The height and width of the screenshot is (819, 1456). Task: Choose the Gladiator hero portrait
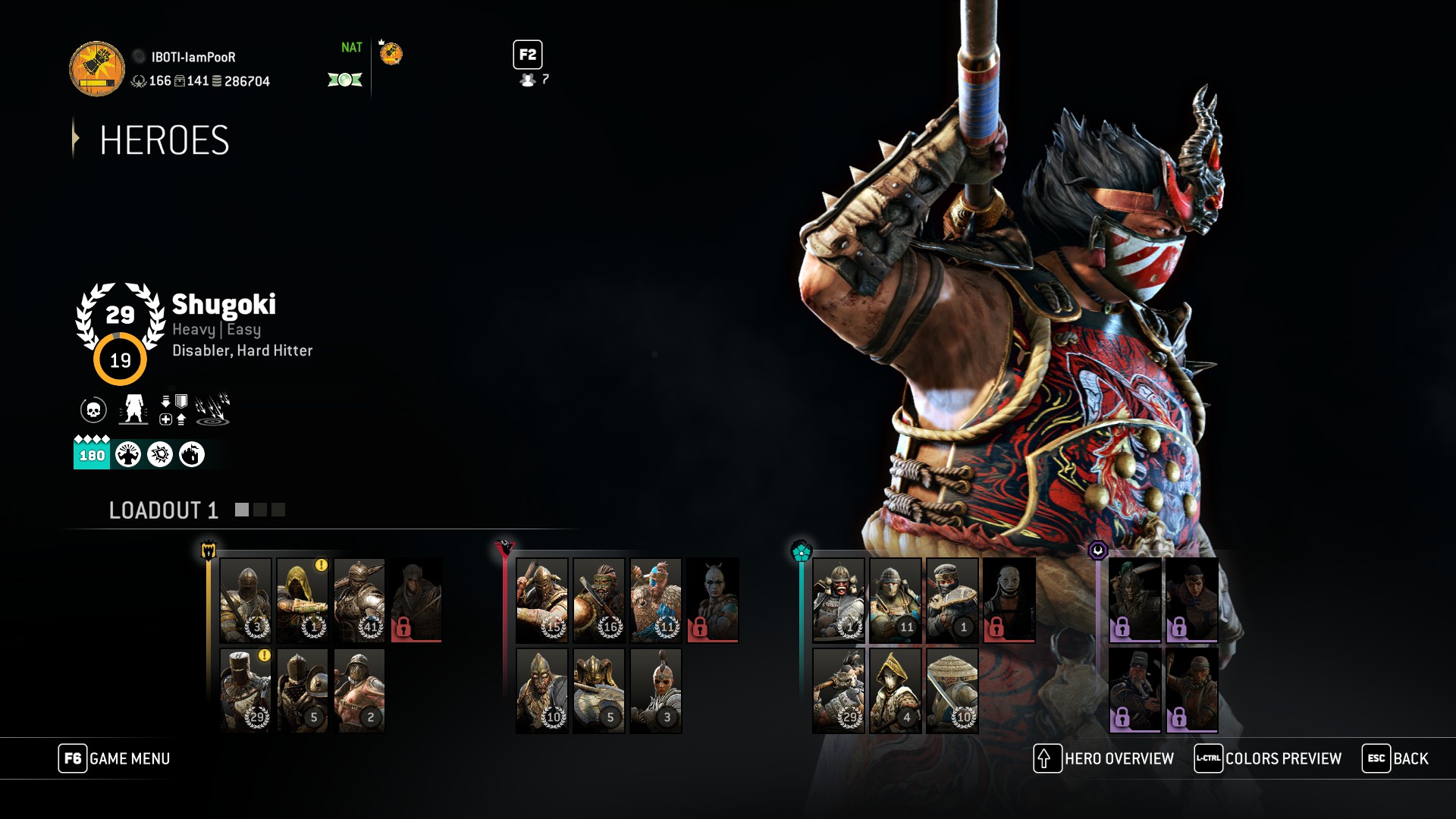tap(359, 690)
